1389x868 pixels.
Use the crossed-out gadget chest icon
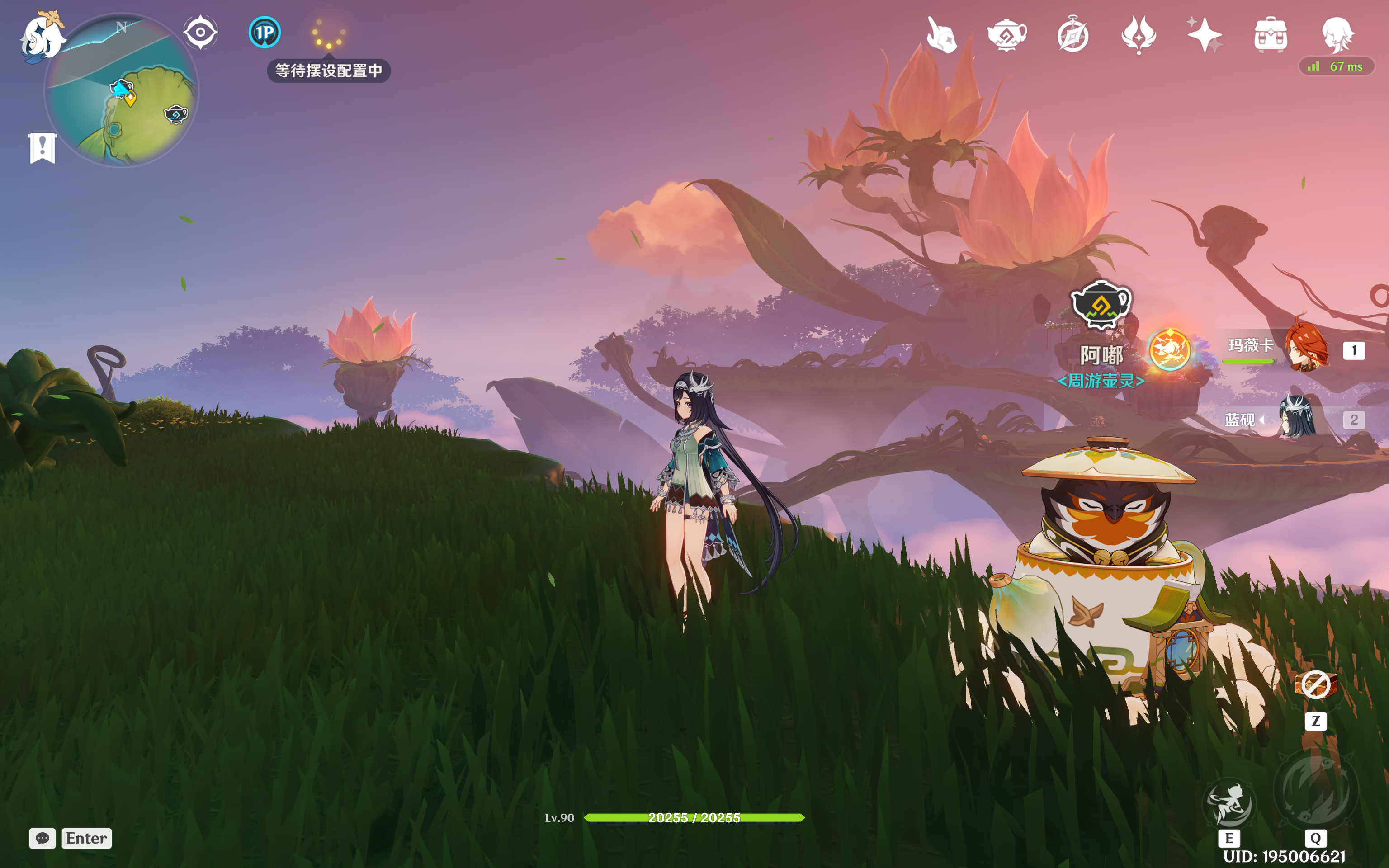coord(1316,685)
